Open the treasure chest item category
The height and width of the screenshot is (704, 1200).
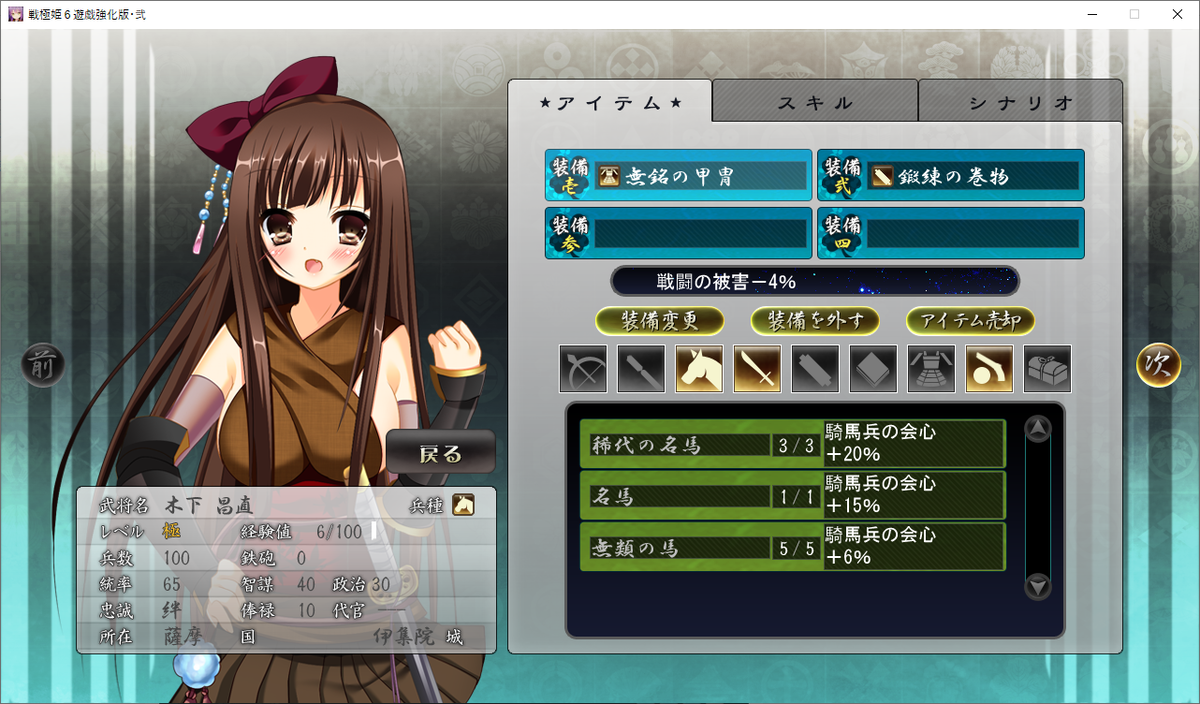pyautogui.click(x=1047, y=369)
